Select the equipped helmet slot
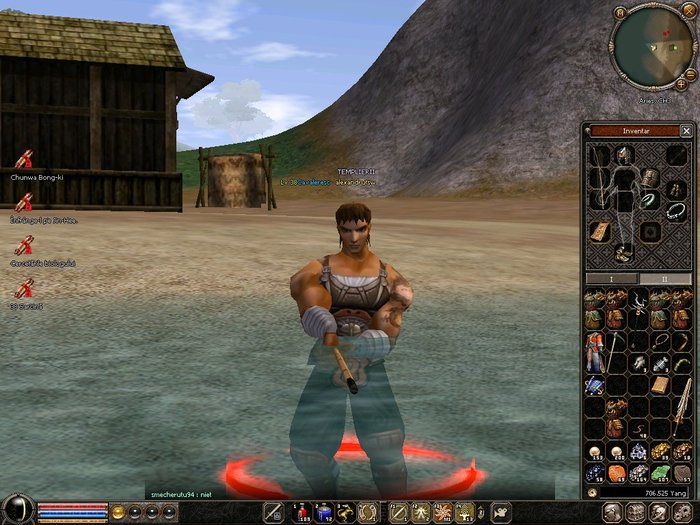 [x=625, y=155]
